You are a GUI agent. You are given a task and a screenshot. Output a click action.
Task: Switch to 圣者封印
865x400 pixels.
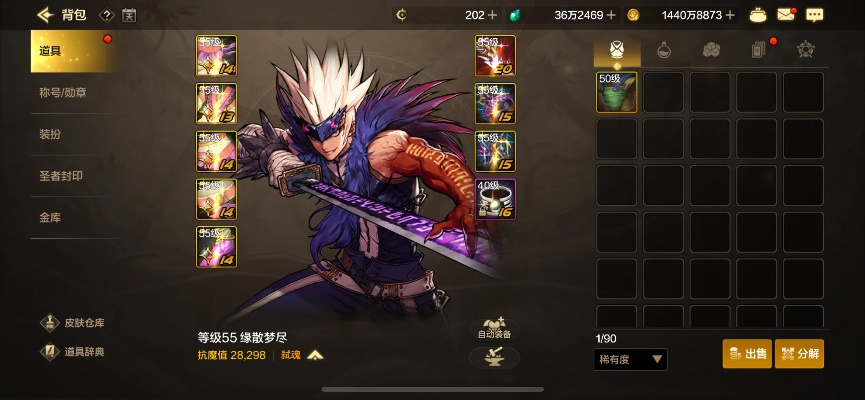click(60, 175)
